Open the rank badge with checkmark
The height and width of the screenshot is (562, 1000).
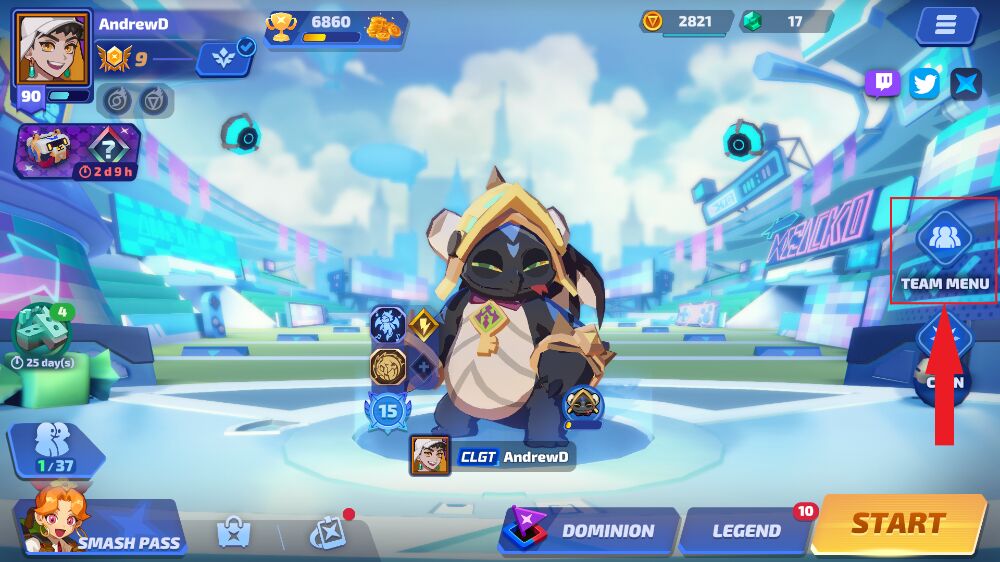pos(226,58)
